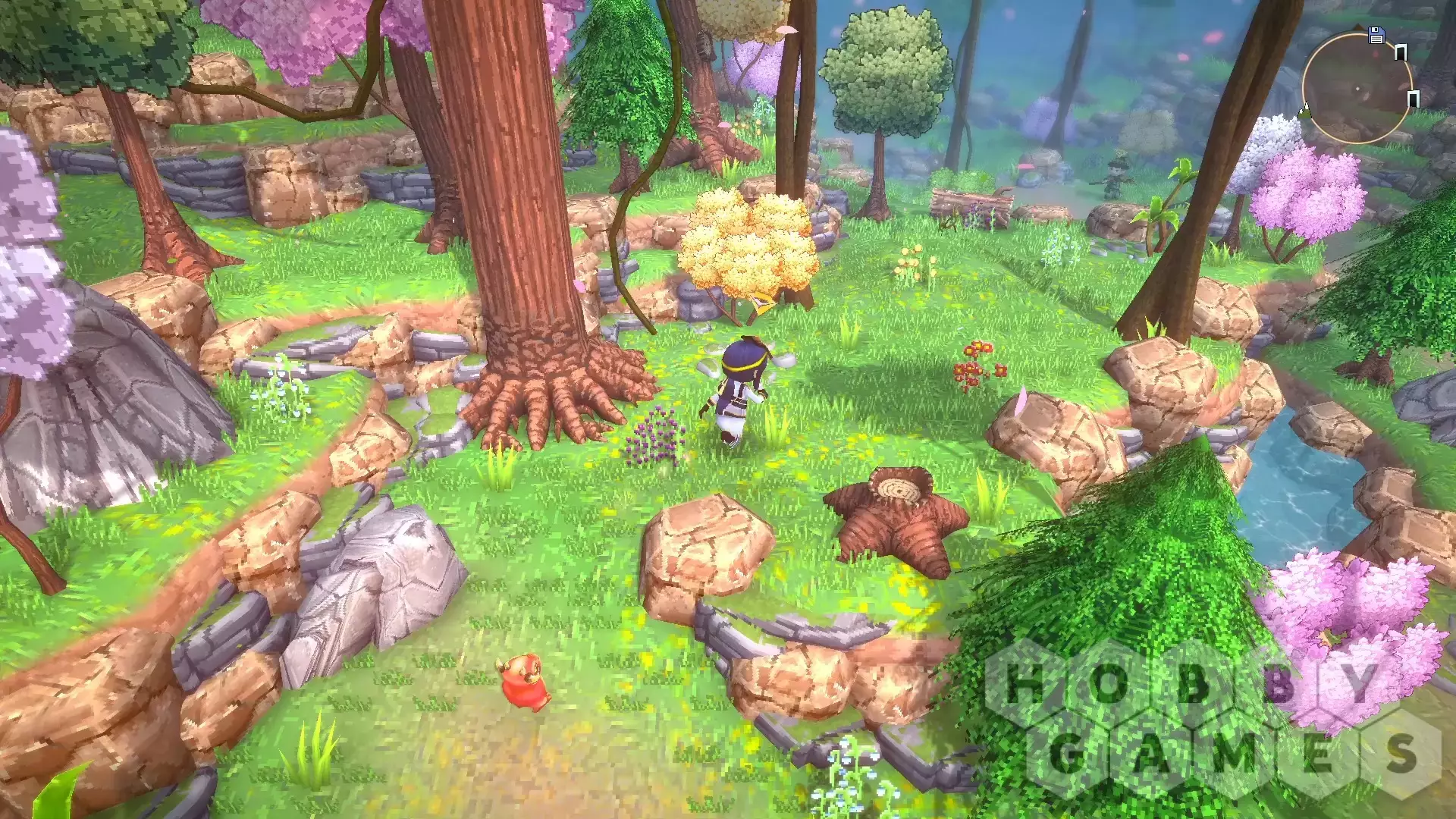This screenshot has height=819, width=1456.
Task: Select the green mountain marker on minimap
Action: click(x=1305, y=112)
